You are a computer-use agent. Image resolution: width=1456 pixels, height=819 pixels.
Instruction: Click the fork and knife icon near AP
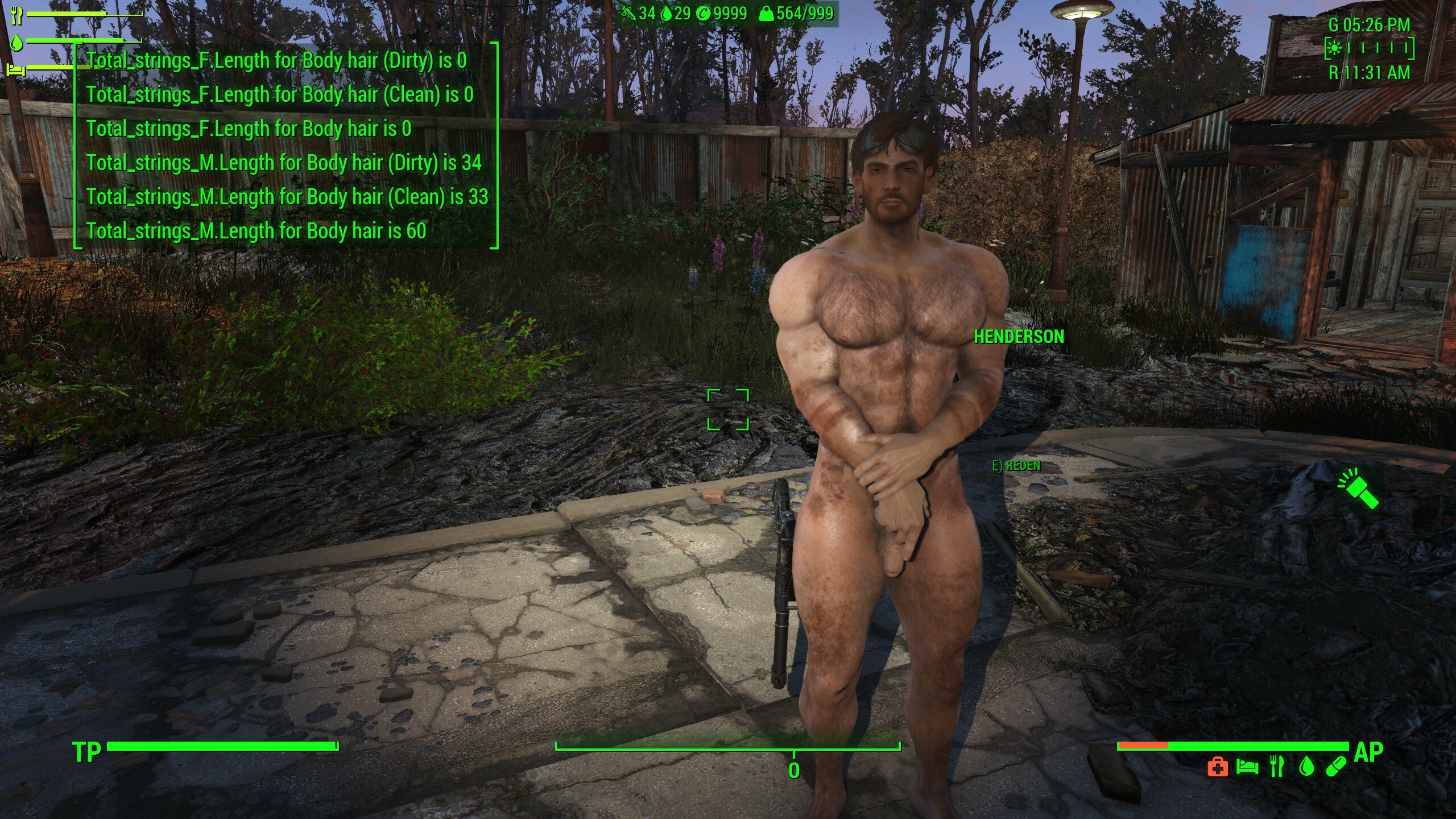(1277, 767)
